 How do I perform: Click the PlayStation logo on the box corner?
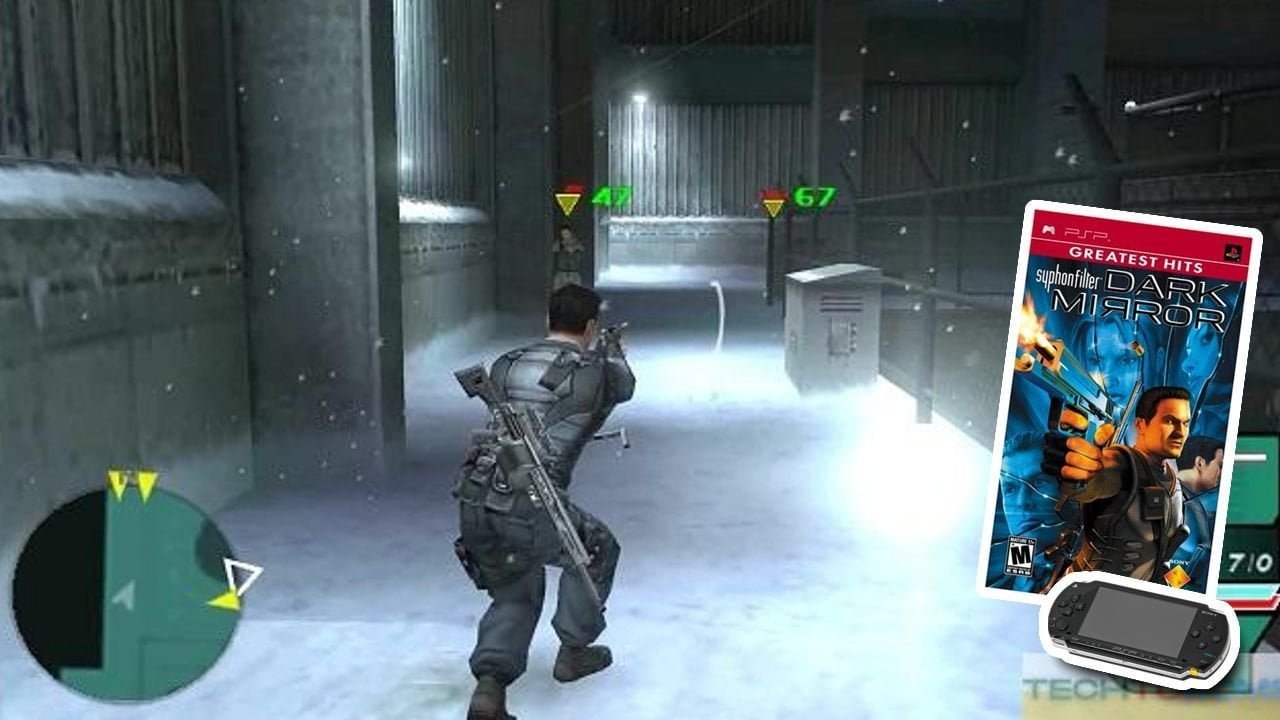pos(1232,252)
